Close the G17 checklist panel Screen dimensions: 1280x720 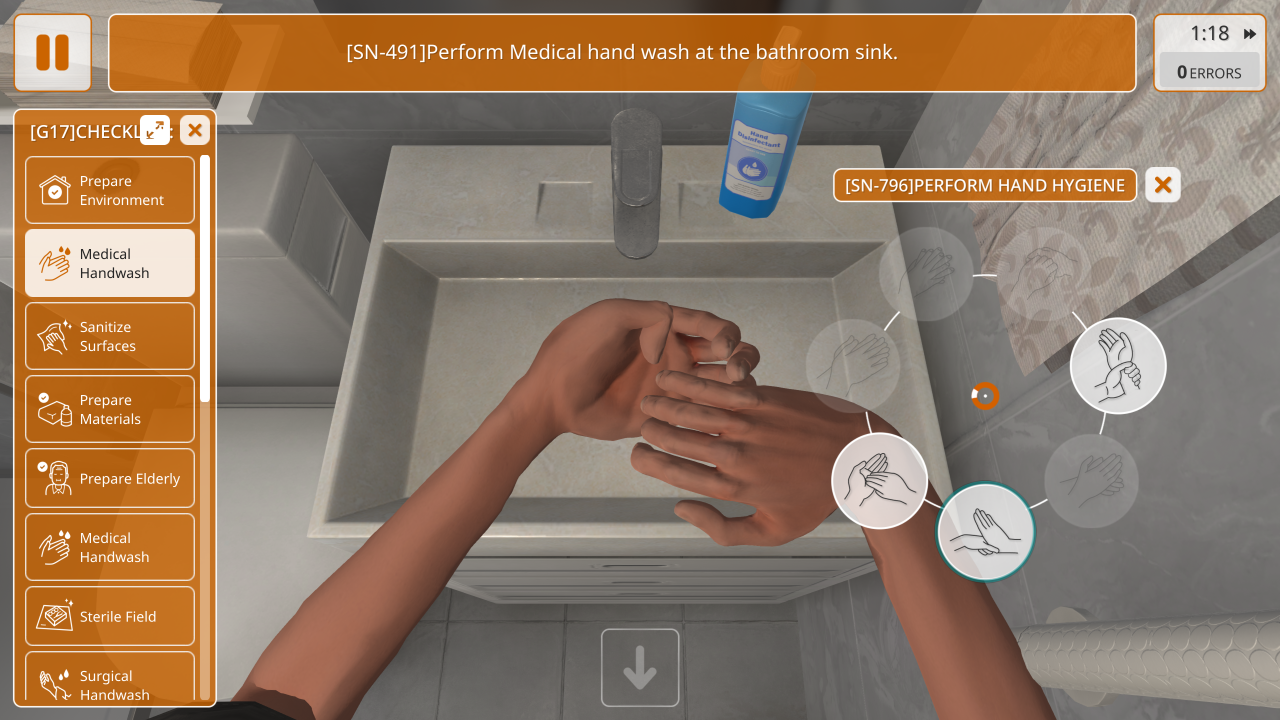[x=194, y=130]
